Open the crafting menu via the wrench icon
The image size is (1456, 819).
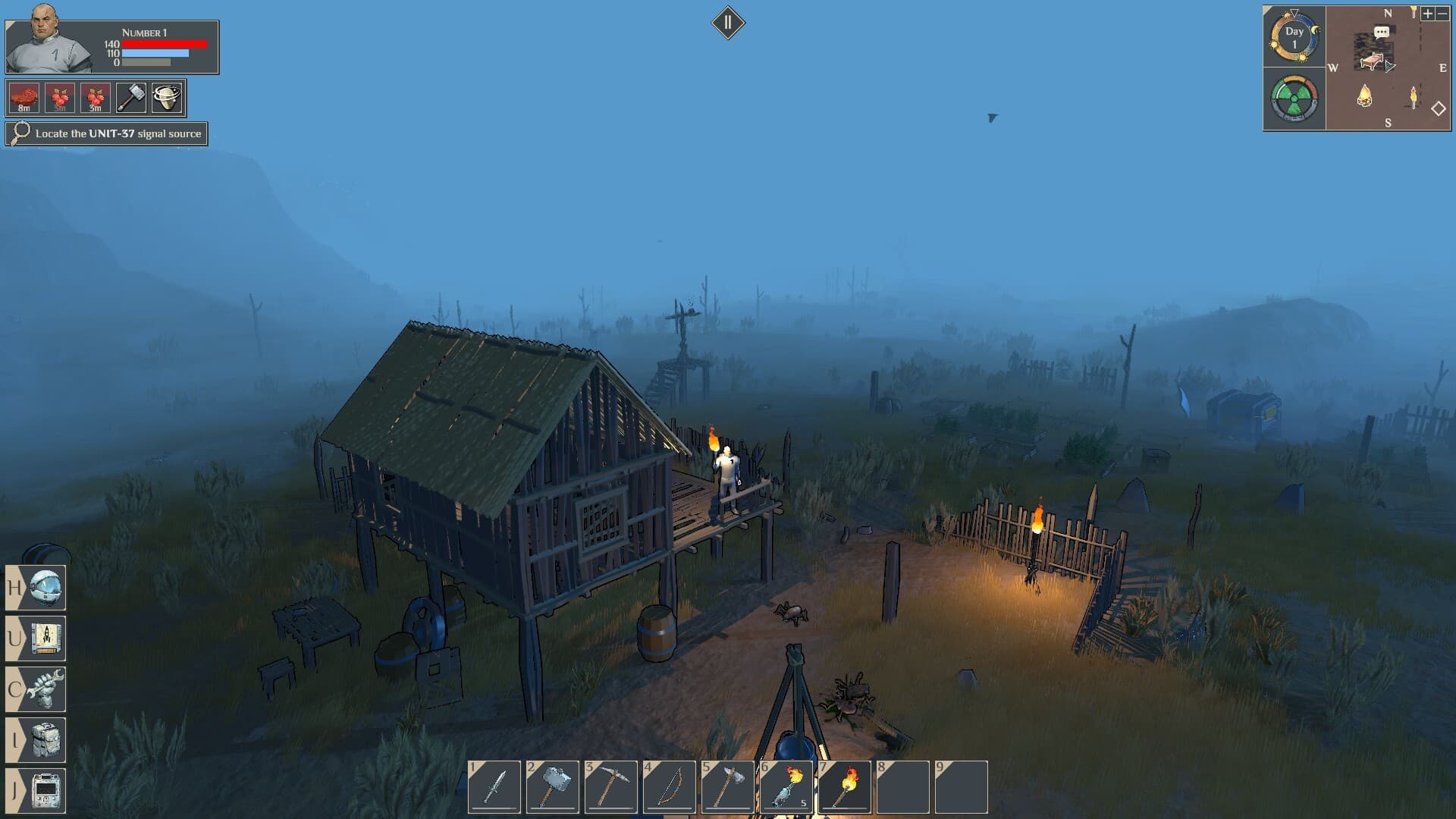pos(44,689)
